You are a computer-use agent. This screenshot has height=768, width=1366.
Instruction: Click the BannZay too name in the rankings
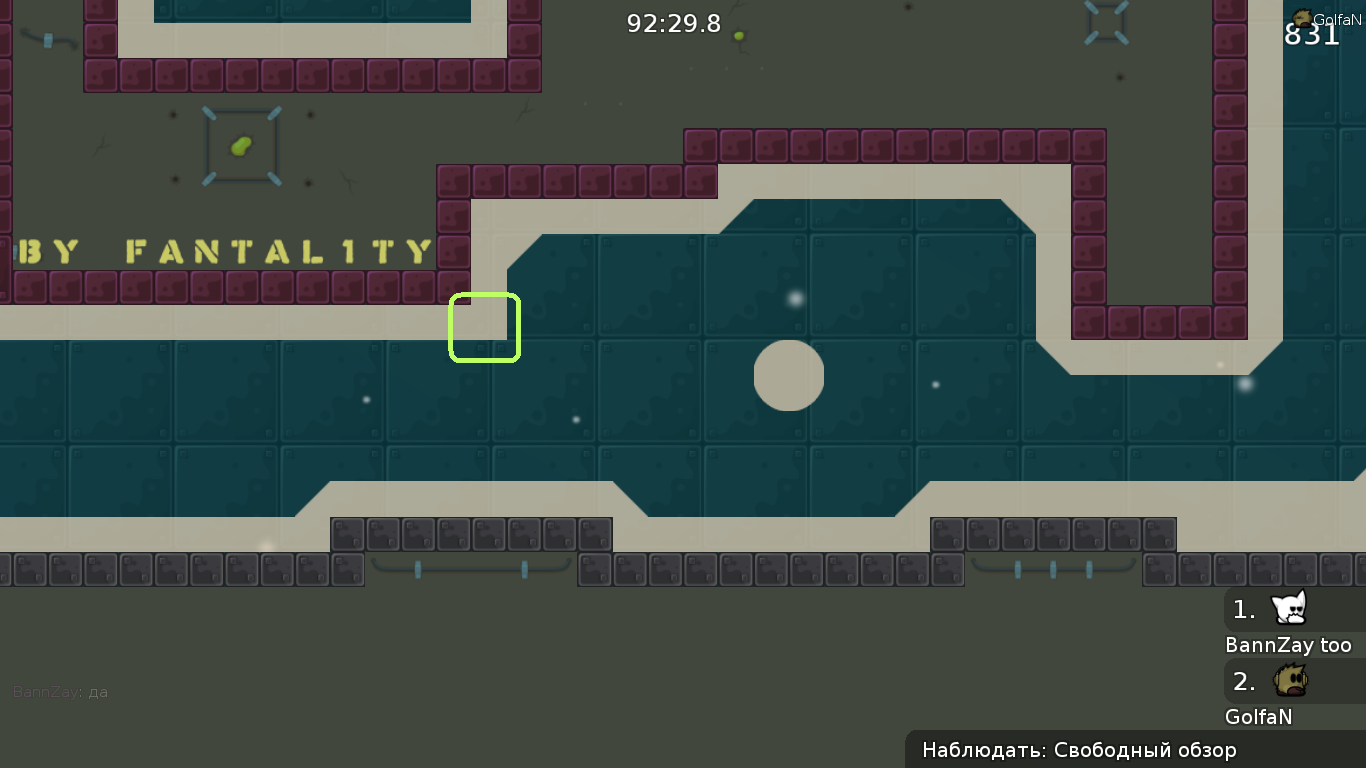[x=1290, y=645]
